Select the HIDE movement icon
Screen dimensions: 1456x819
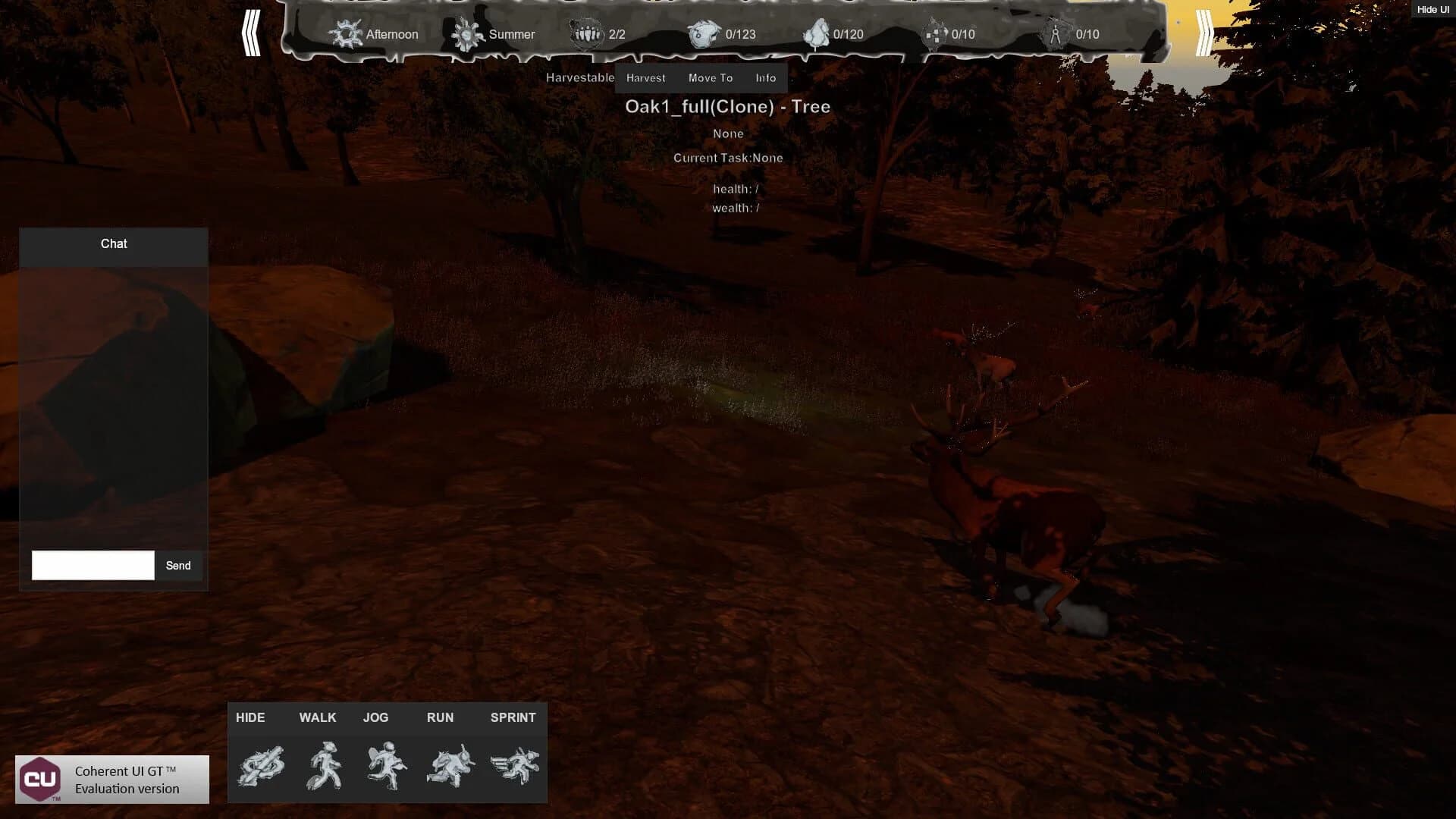click(261, 766)
